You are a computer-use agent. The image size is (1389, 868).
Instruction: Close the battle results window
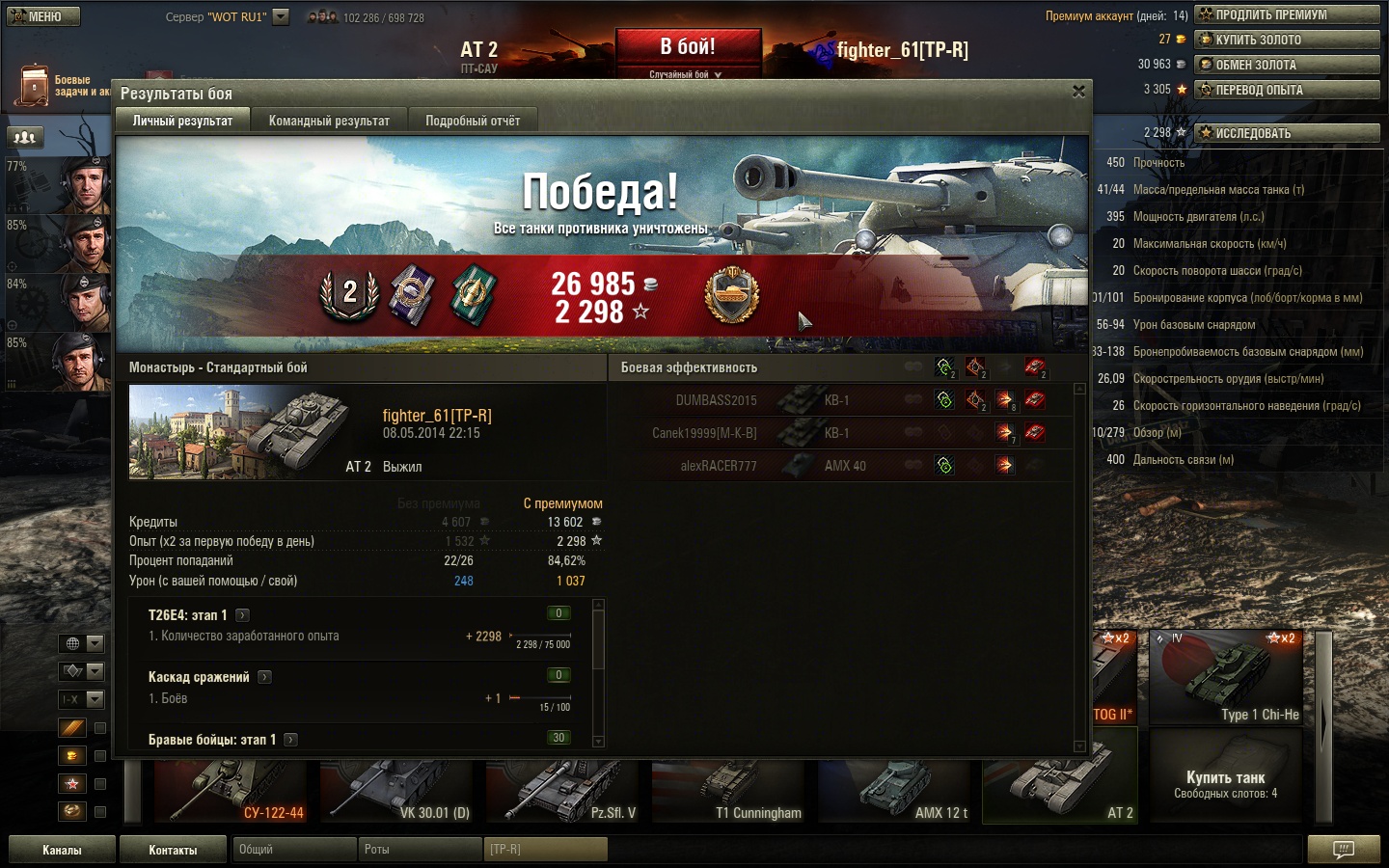point(1078,92)
